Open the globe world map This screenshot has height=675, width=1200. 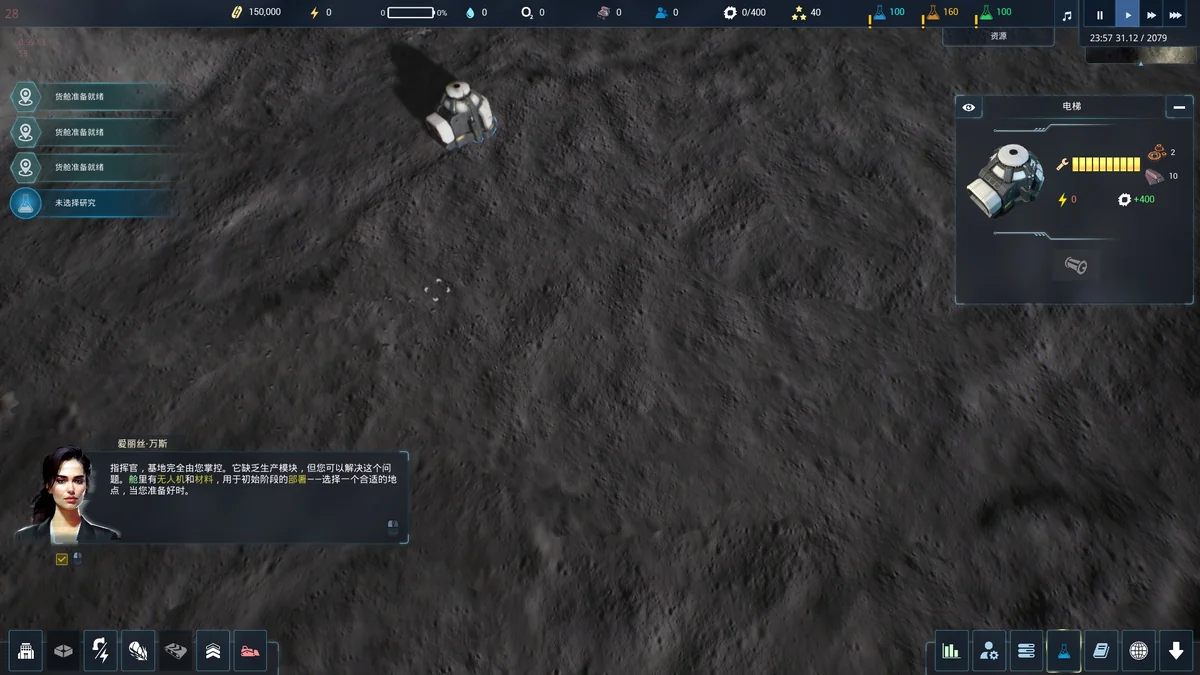[1138, 651]
